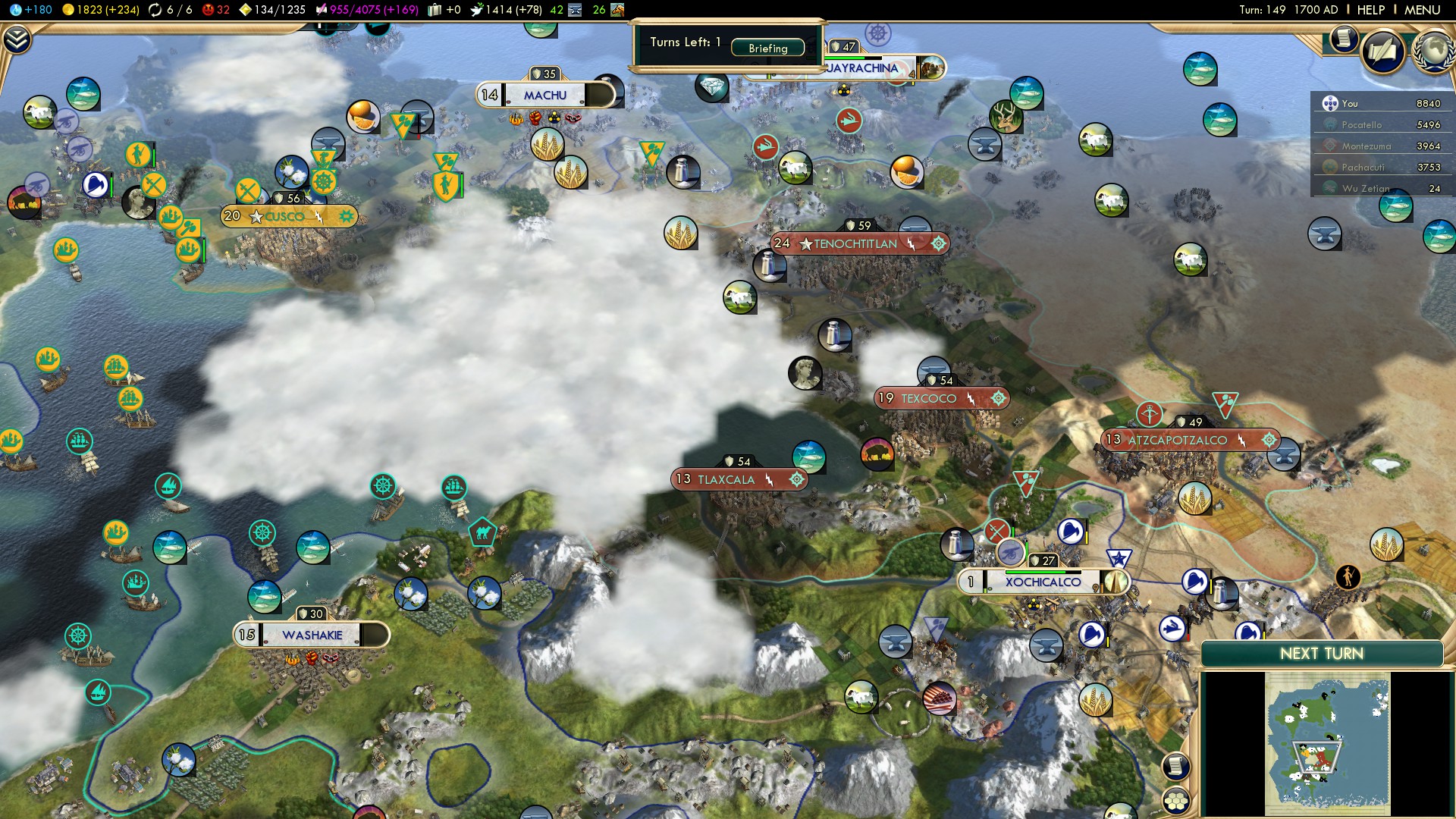Open the notification log scroll icon
The height and width of the screenshot is (819, 1456).
coord(1343,38)
